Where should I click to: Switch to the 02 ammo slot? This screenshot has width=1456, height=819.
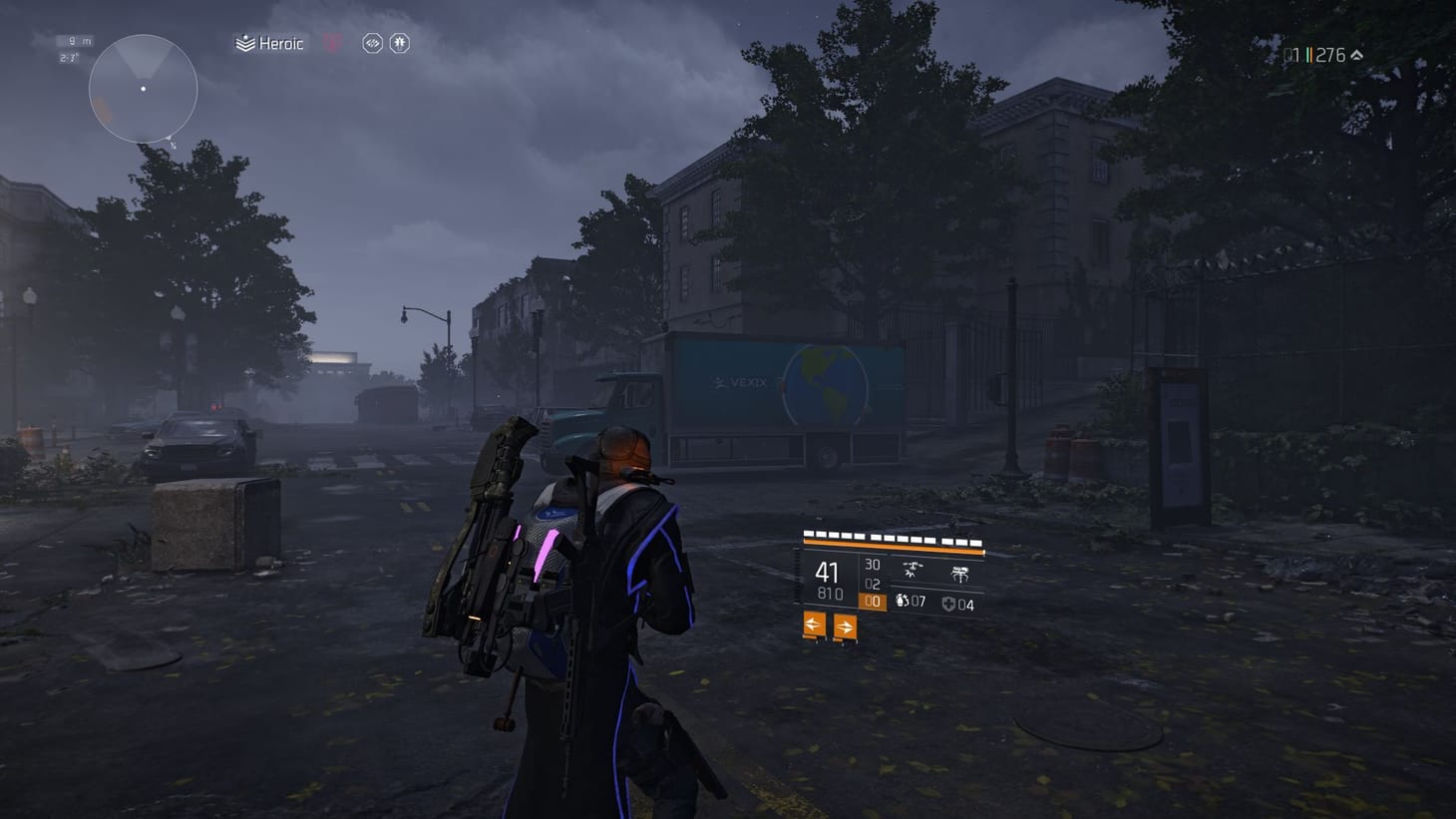tap(872, 584)
